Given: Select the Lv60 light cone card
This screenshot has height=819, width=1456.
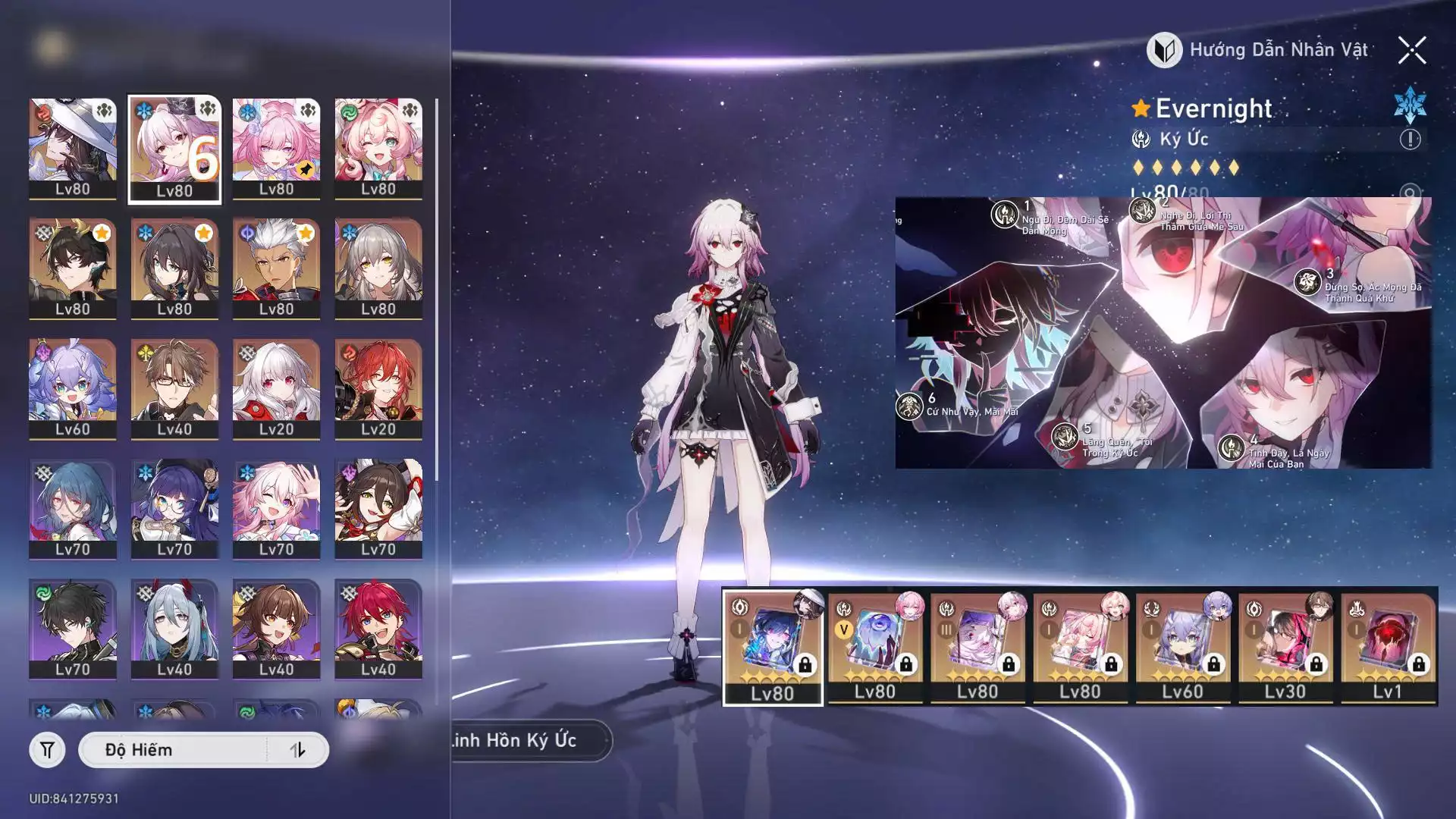Looking at the screenshot, I should pos(1182,647).
